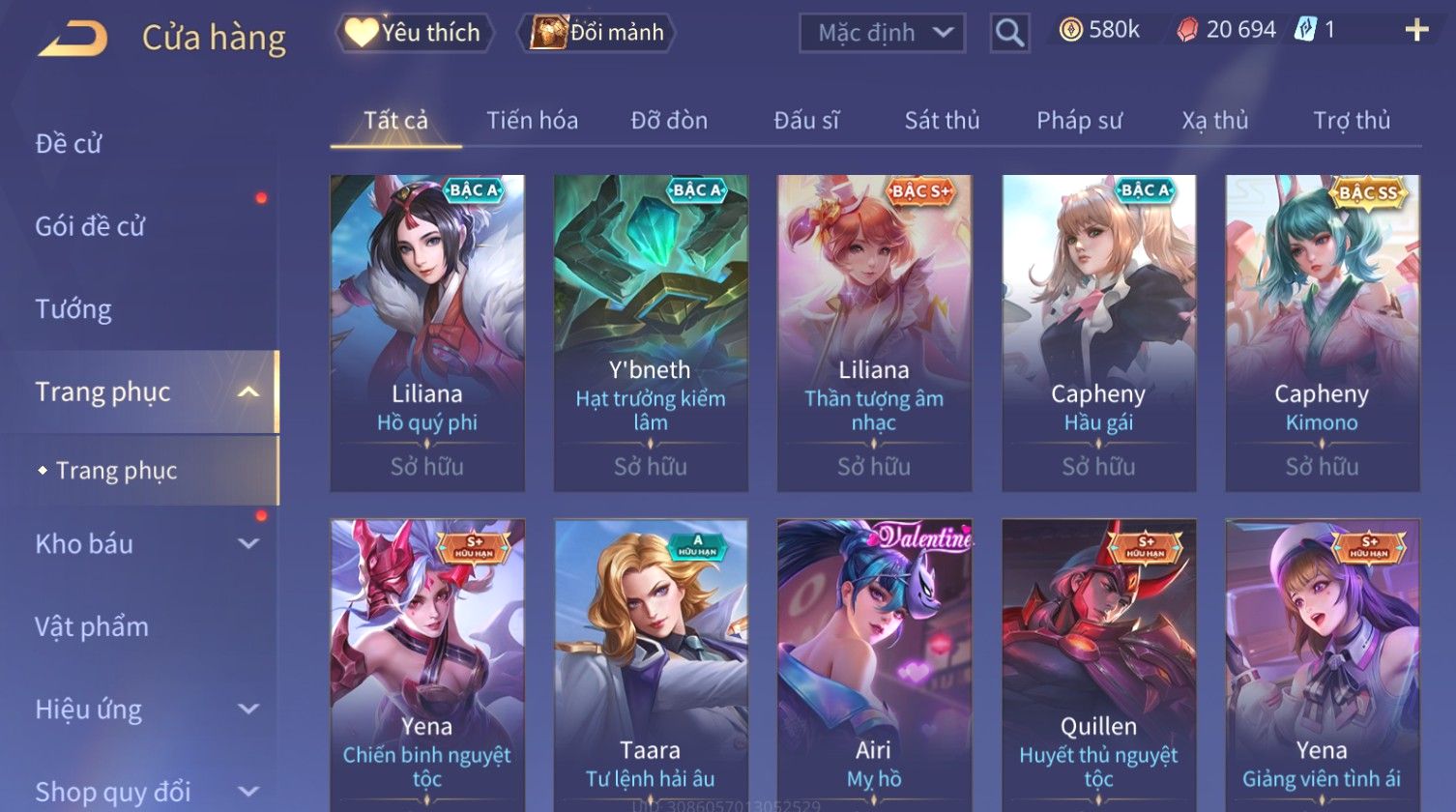
Task: Open the Đề cử menu entry
Action: tap(69, 144)
